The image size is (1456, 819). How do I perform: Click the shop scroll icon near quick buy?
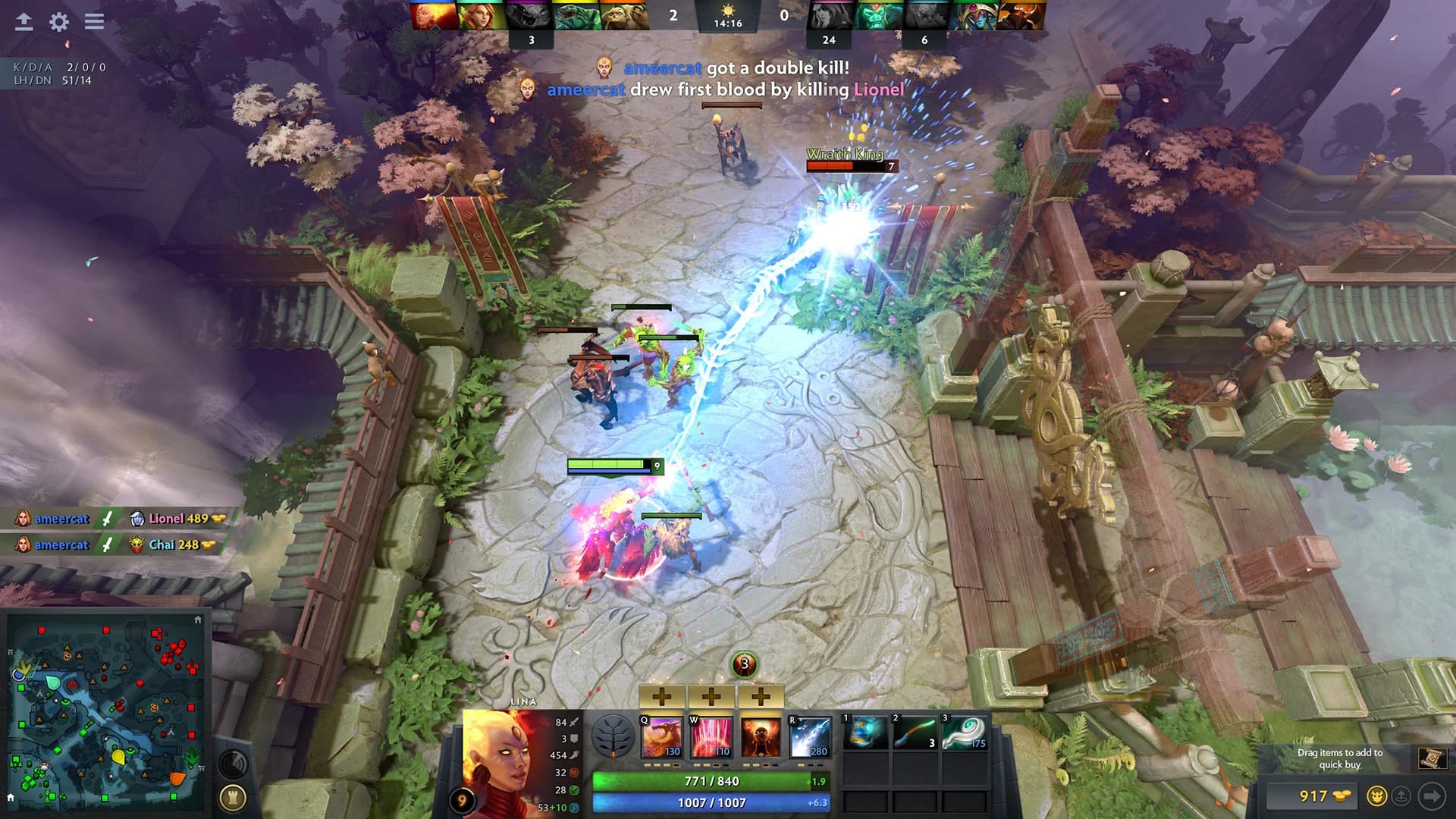point(1432,757)
